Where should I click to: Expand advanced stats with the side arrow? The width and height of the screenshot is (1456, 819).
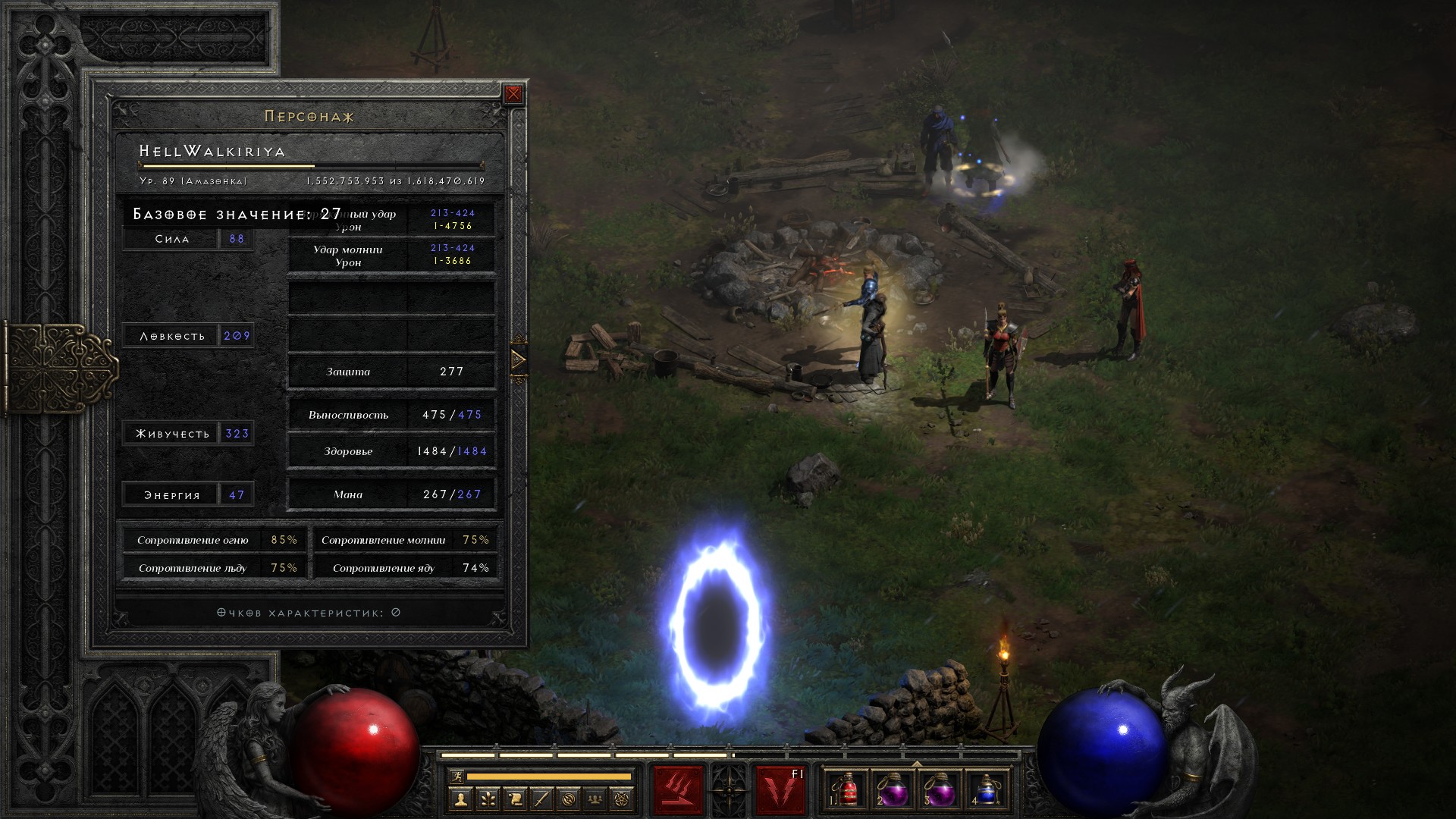519,359
